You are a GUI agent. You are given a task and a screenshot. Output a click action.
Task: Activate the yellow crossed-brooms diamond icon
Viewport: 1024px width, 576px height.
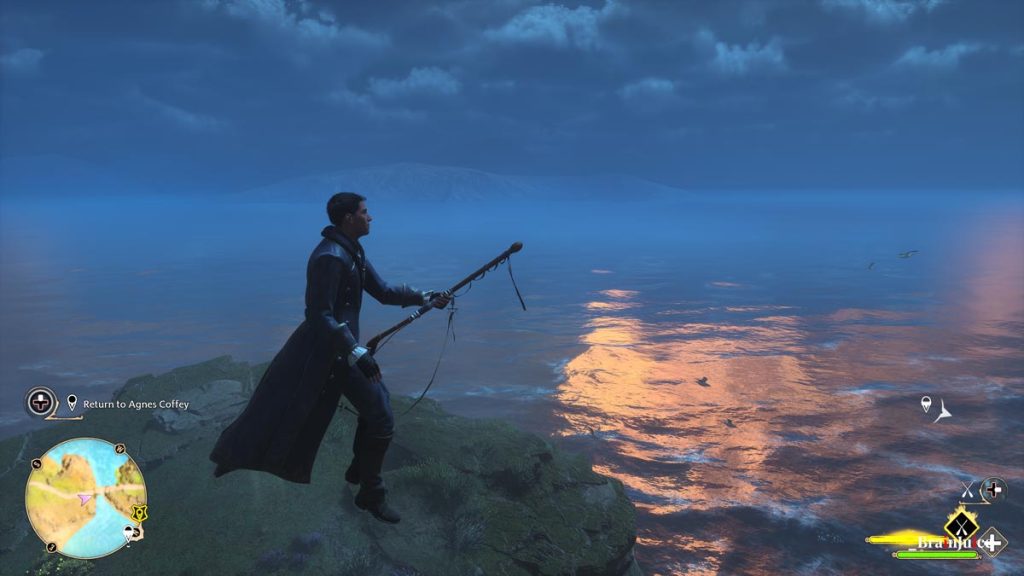click(962, 522)
